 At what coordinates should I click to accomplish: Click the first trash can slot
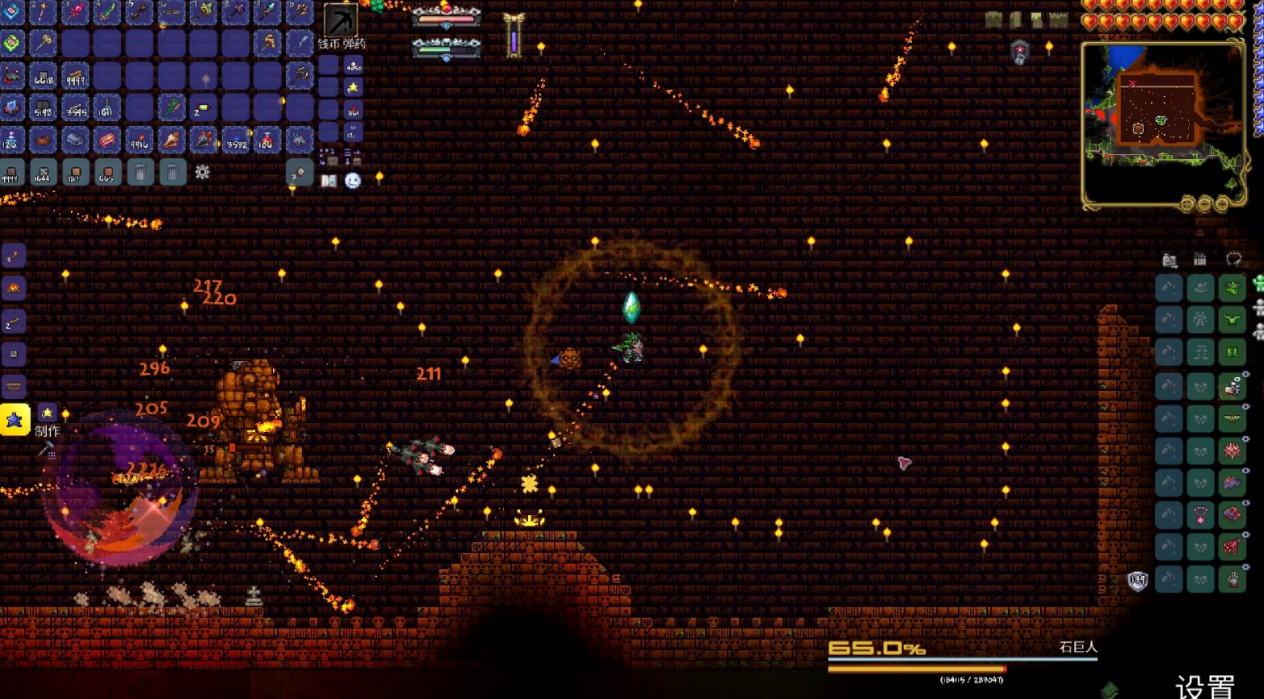140,172
